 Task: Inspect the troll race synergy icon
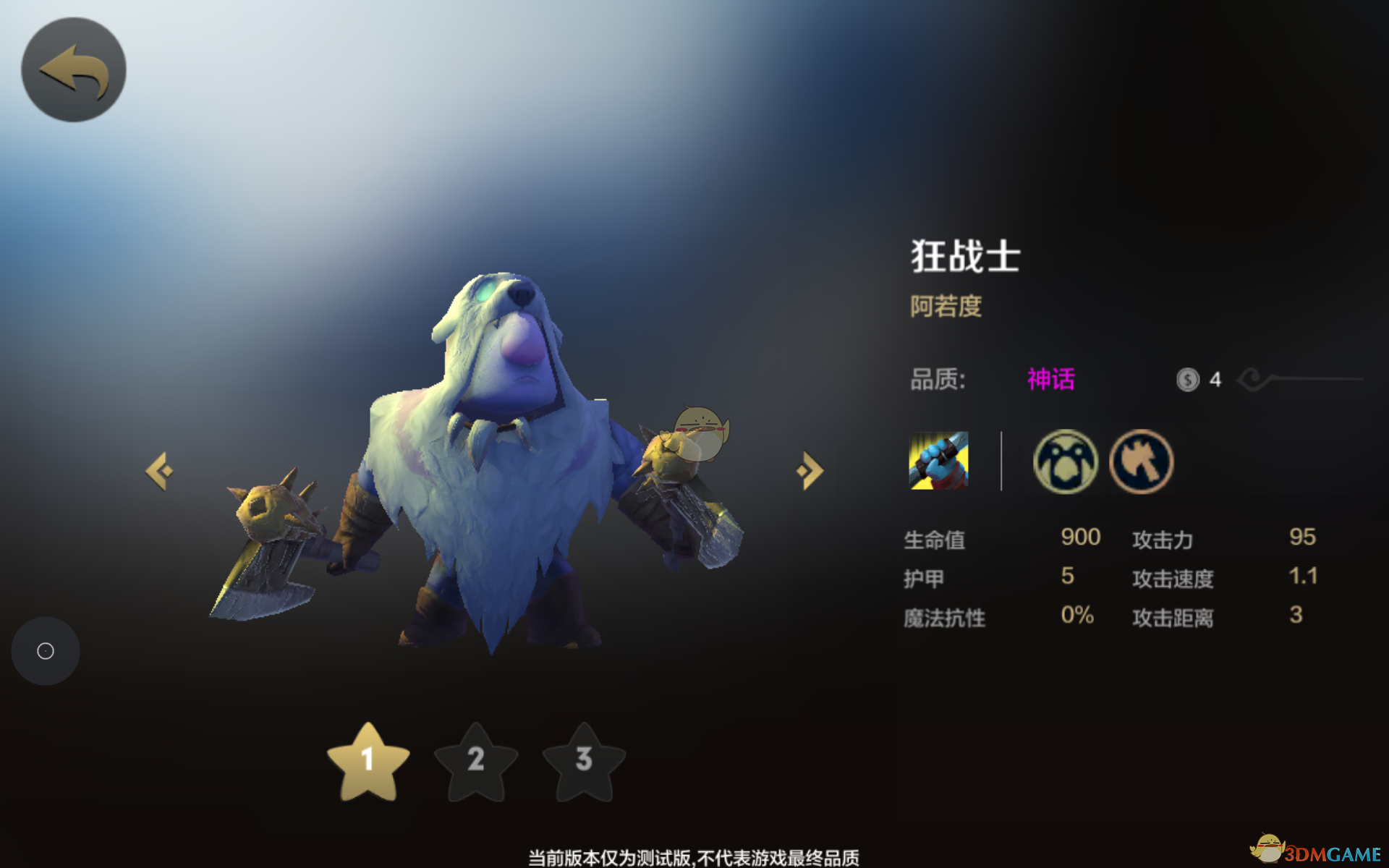coord(1065,461)
